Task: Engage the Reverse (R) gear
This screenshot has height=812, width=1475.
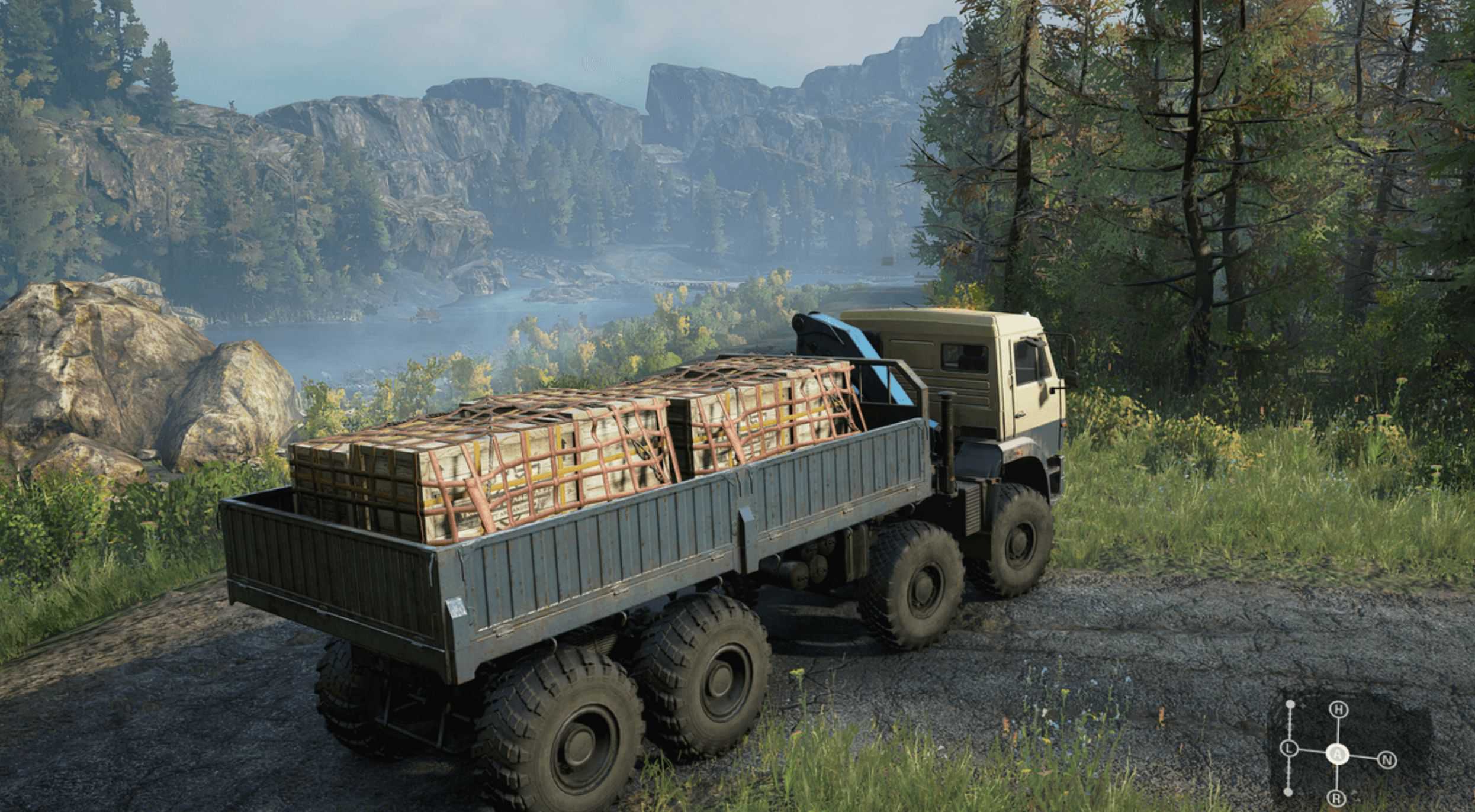Action: point(1336,799)
